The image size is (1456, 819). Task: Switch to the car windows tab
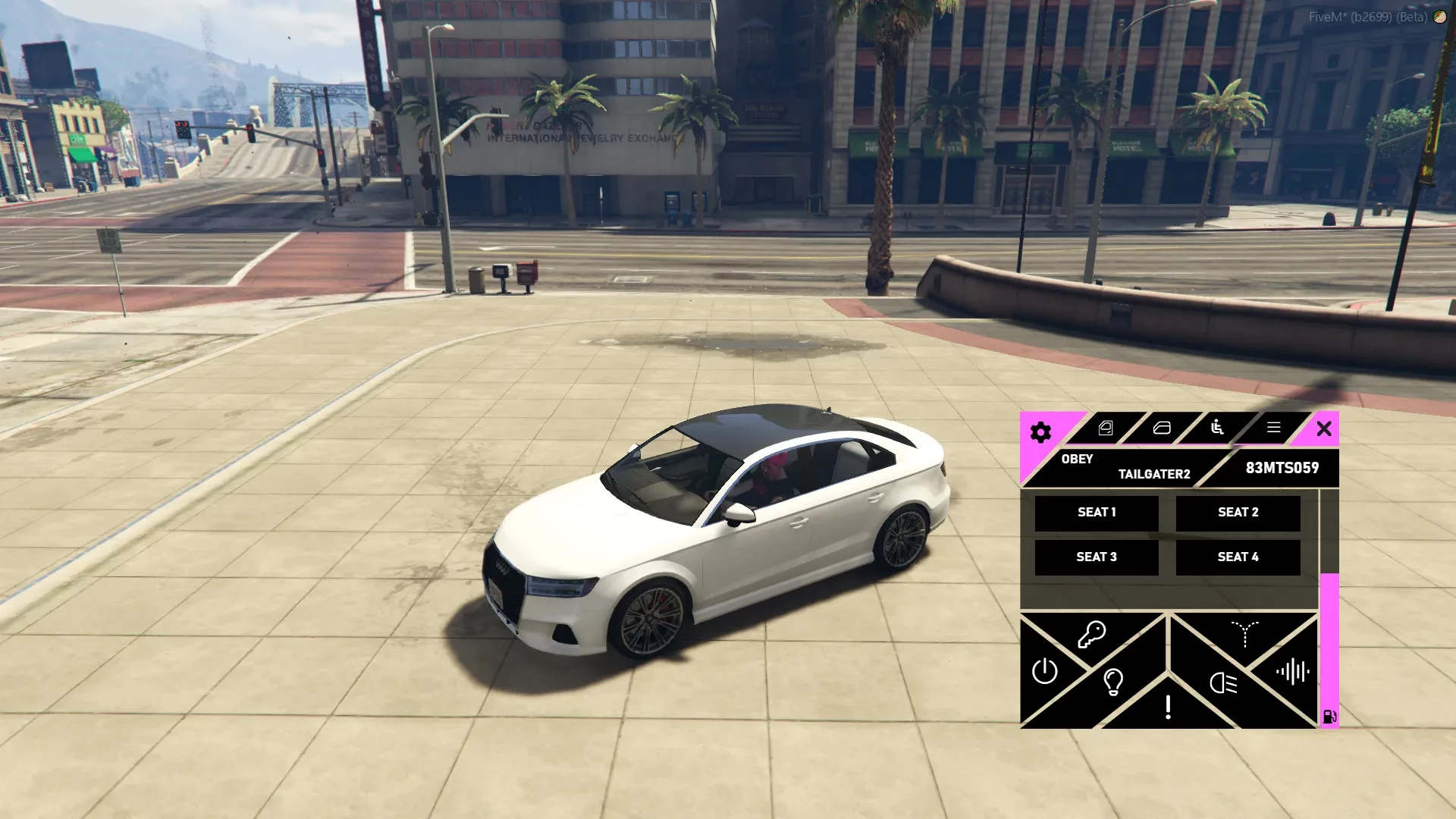click(x=1162, y=428)
